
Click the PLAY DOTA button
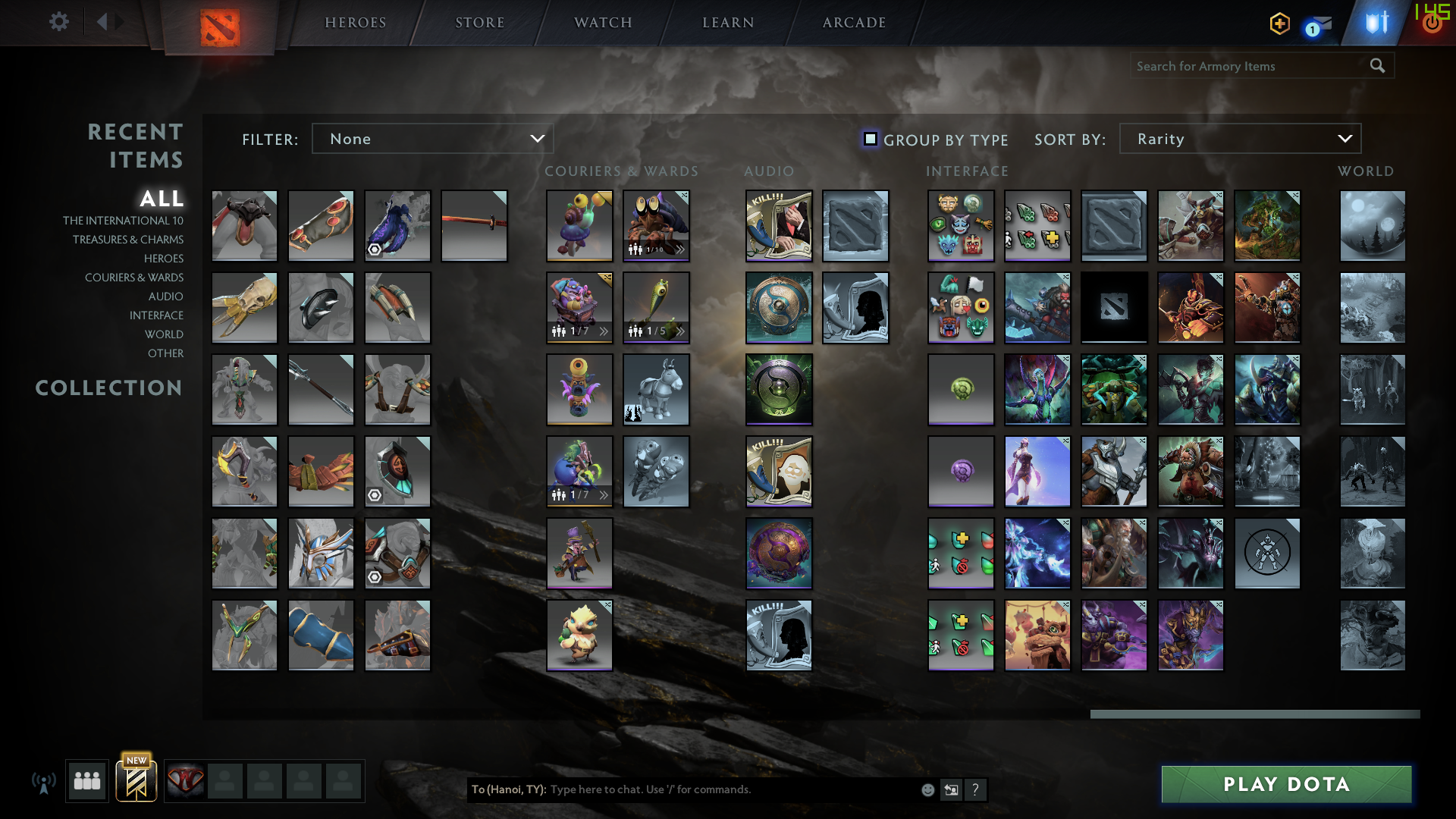point(1286,785)
